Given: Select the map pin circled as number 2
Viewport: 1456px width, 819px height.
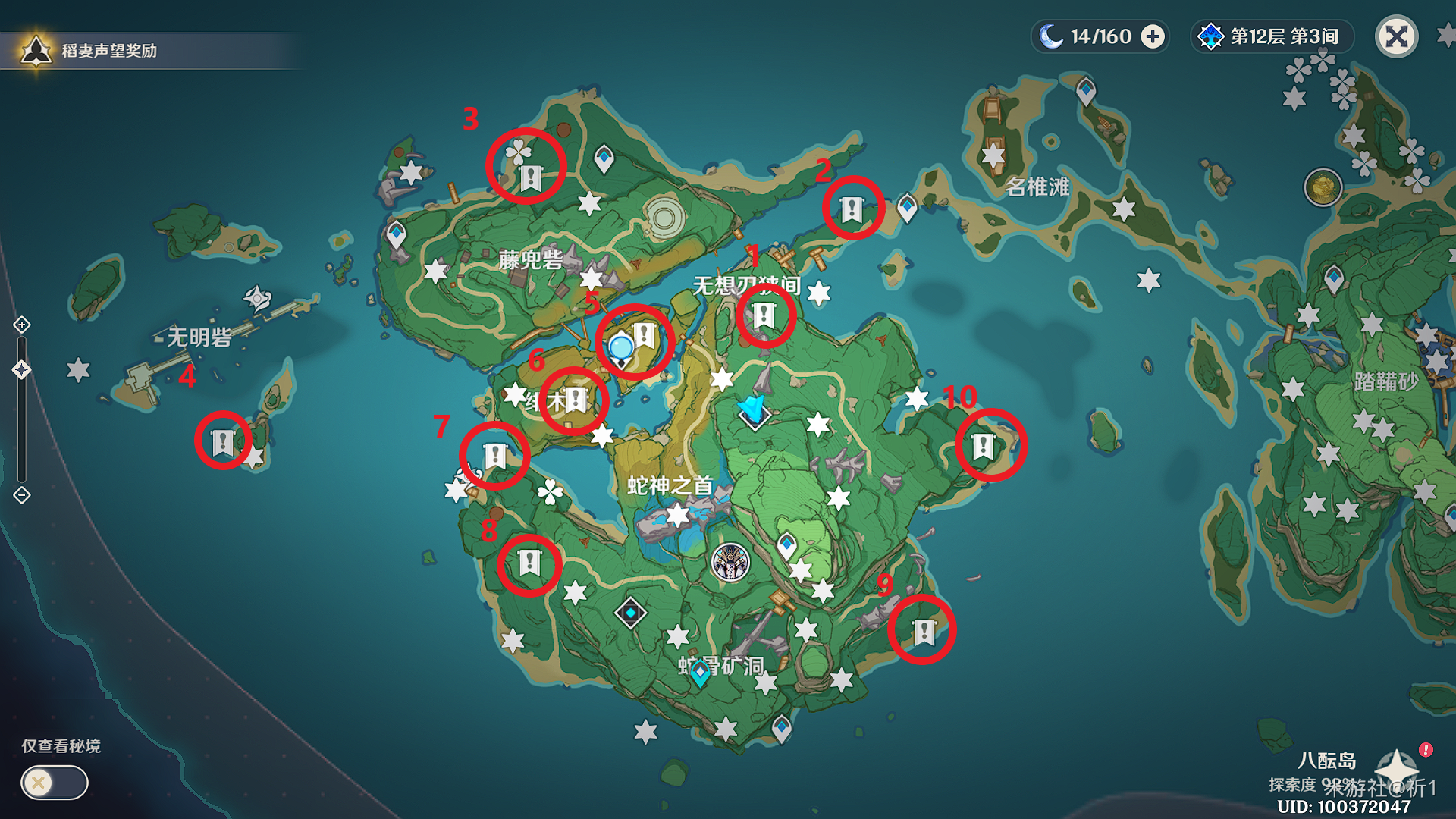Looking at the screenshot, I should 852,209.
